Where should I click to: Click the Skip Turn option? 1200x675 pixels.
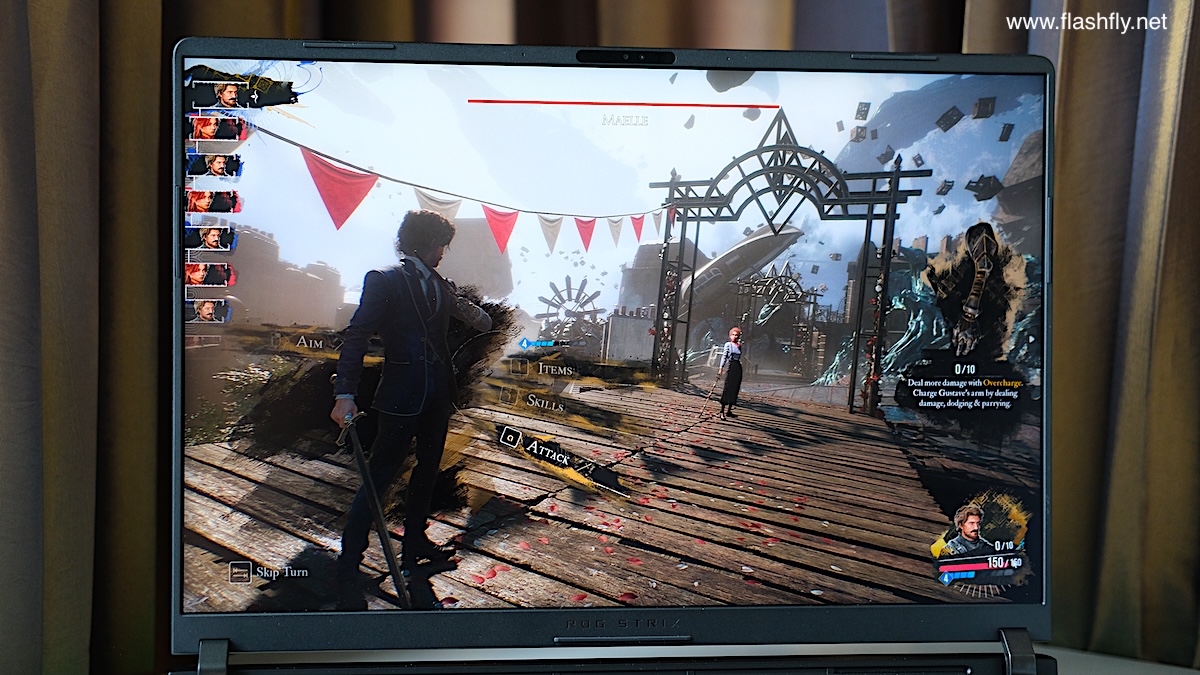tap(281, 572)
